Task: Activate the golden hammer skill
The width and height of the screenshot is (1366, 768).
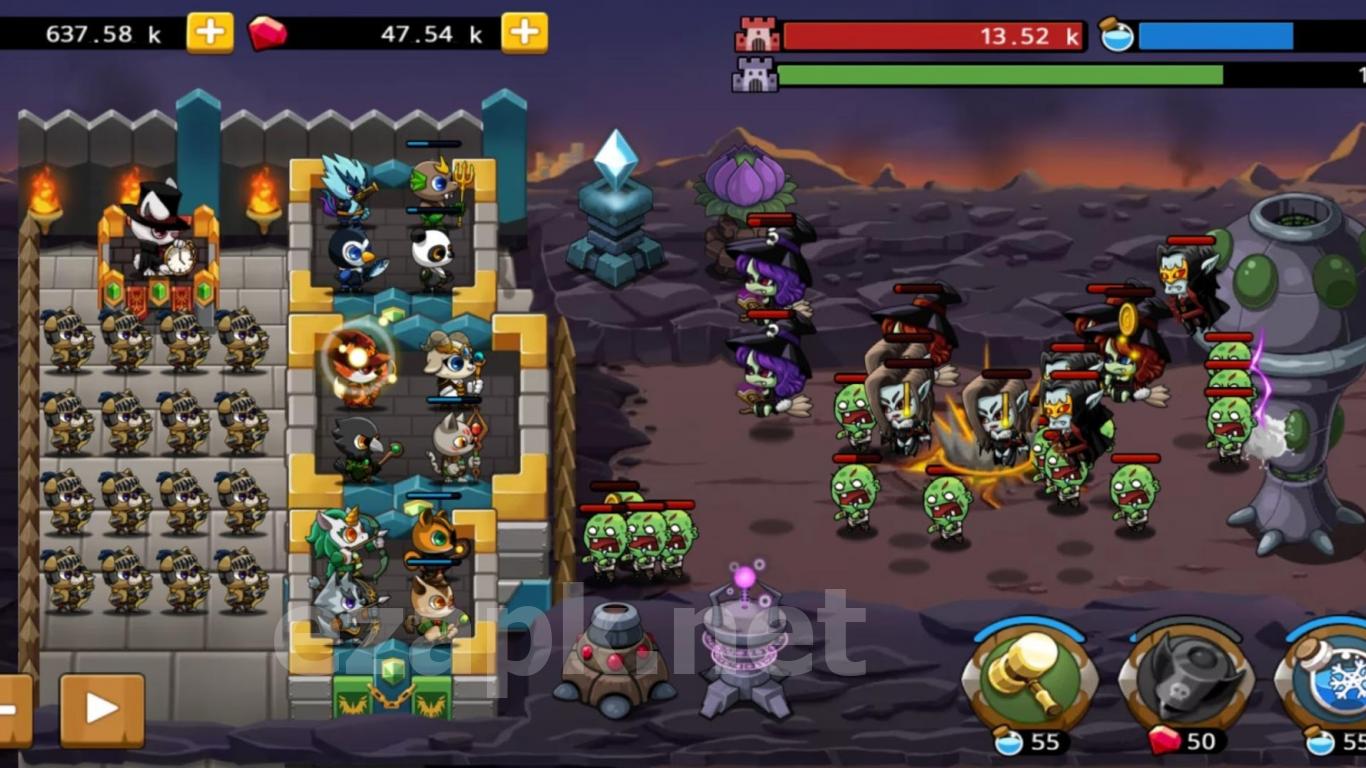Action: 1030,677
